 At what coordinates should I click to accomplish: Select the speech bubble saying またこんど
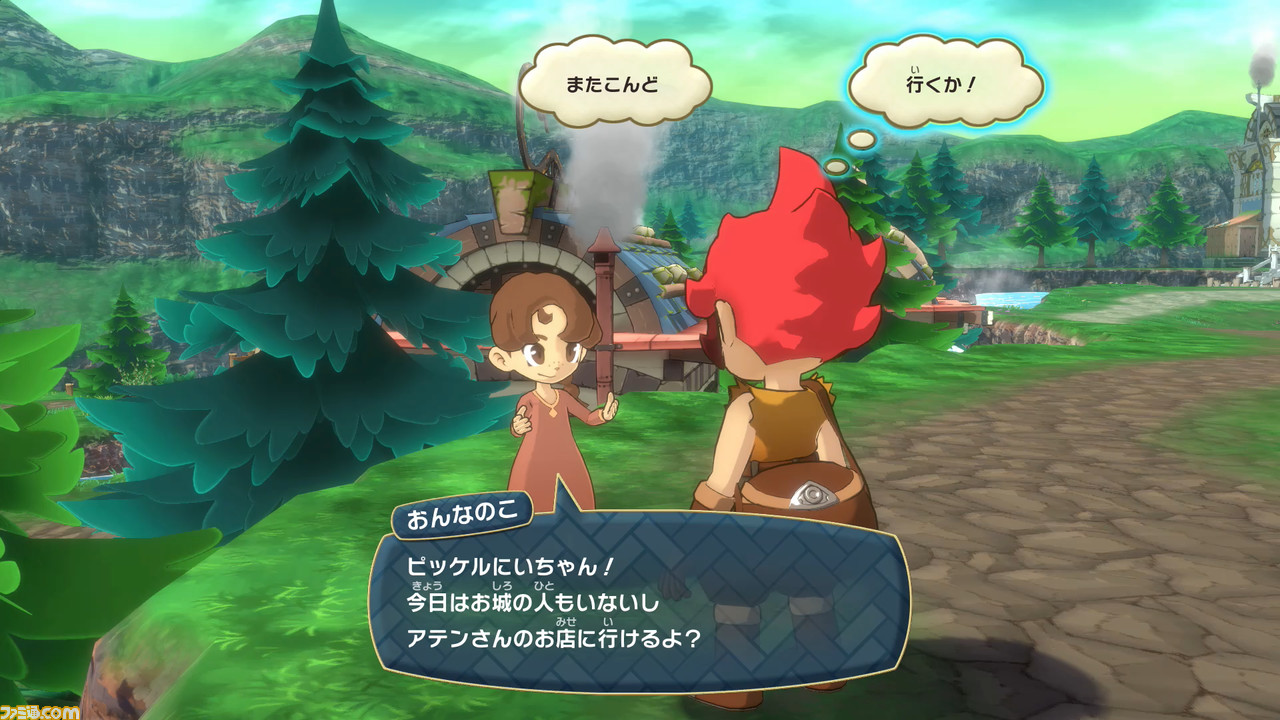click(x=612, y=84)
